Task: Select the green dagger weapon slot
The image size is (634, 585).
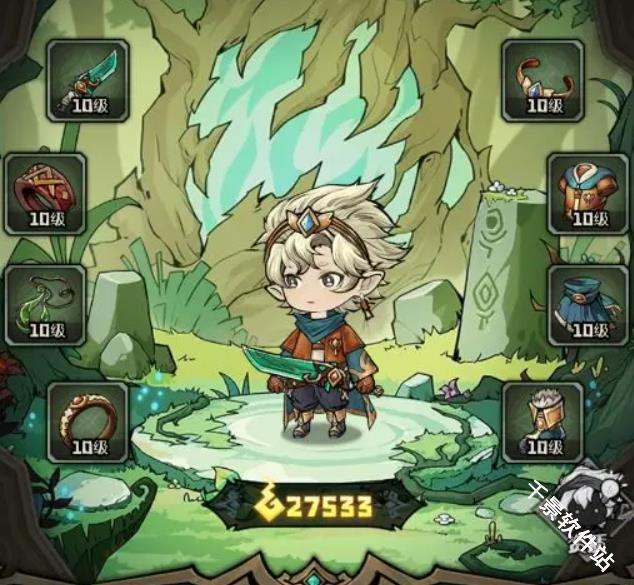Action: 87,80
